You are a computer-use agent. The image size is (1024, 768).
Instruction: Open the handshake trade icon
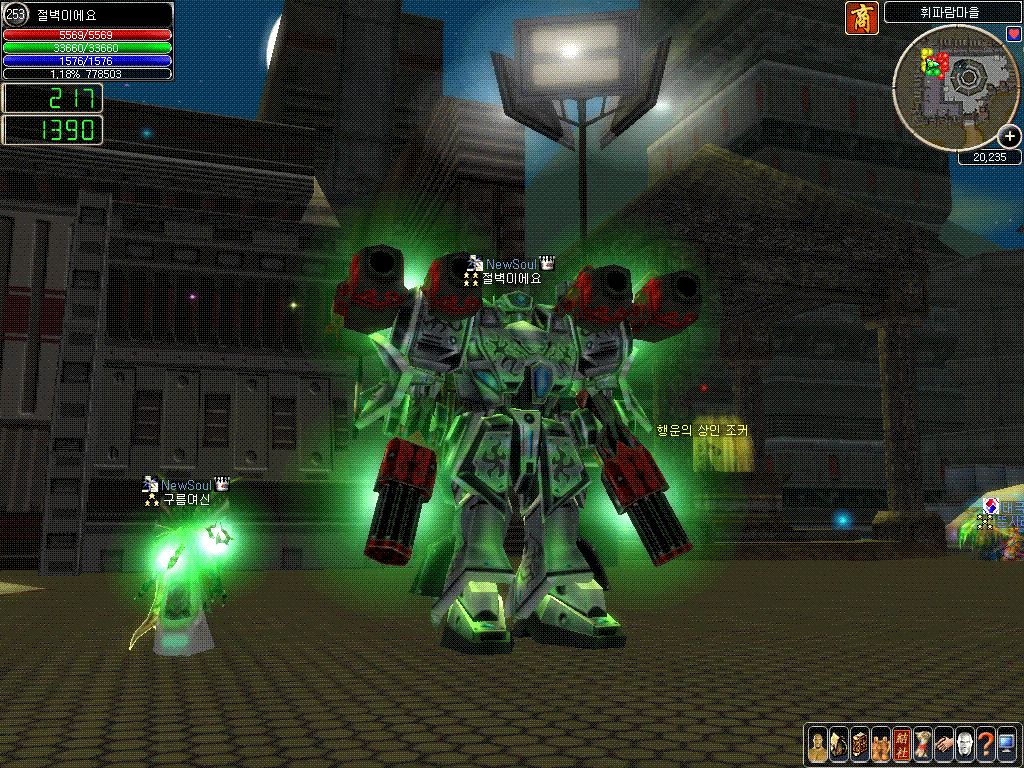point(944,744)
